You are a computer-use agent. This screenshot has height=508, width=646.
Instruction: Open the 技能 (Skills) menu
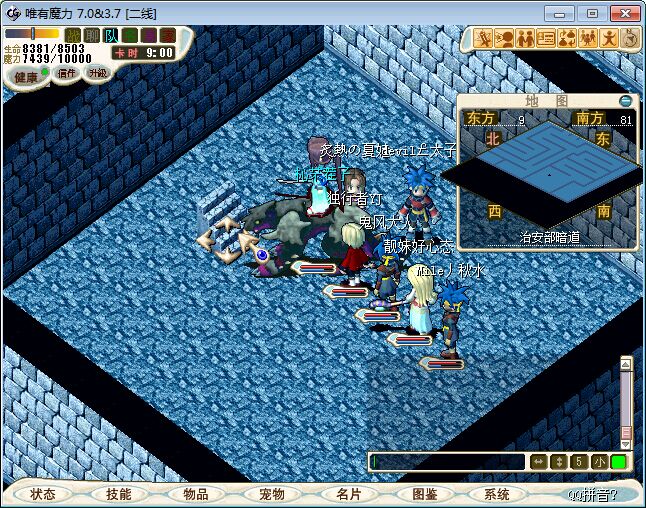click(119, 494)
